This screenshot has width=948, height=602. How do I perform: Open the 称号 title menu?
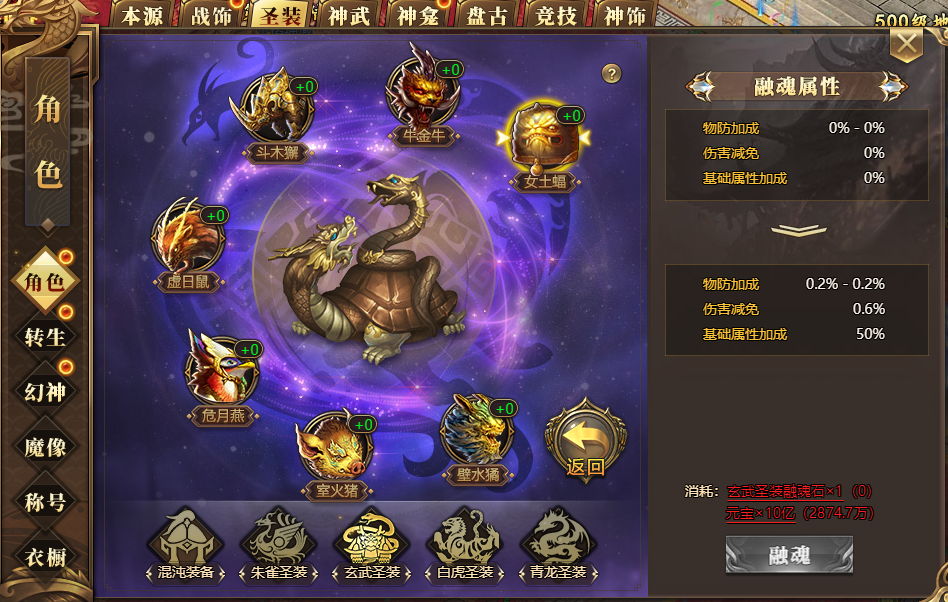(45, 501)
